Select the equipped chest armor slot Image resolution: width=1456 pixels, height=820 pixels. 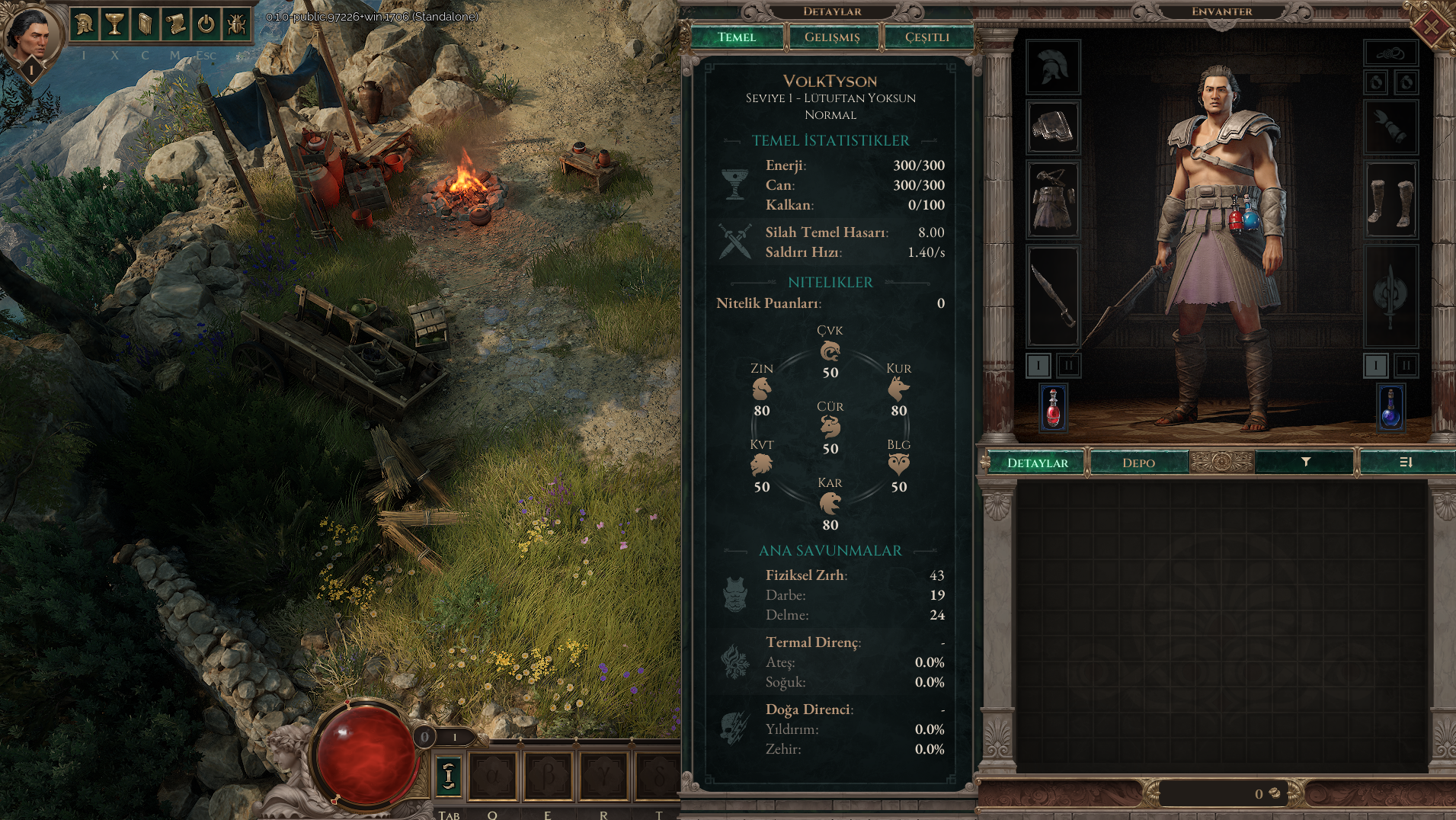[x=1052, y=200]
